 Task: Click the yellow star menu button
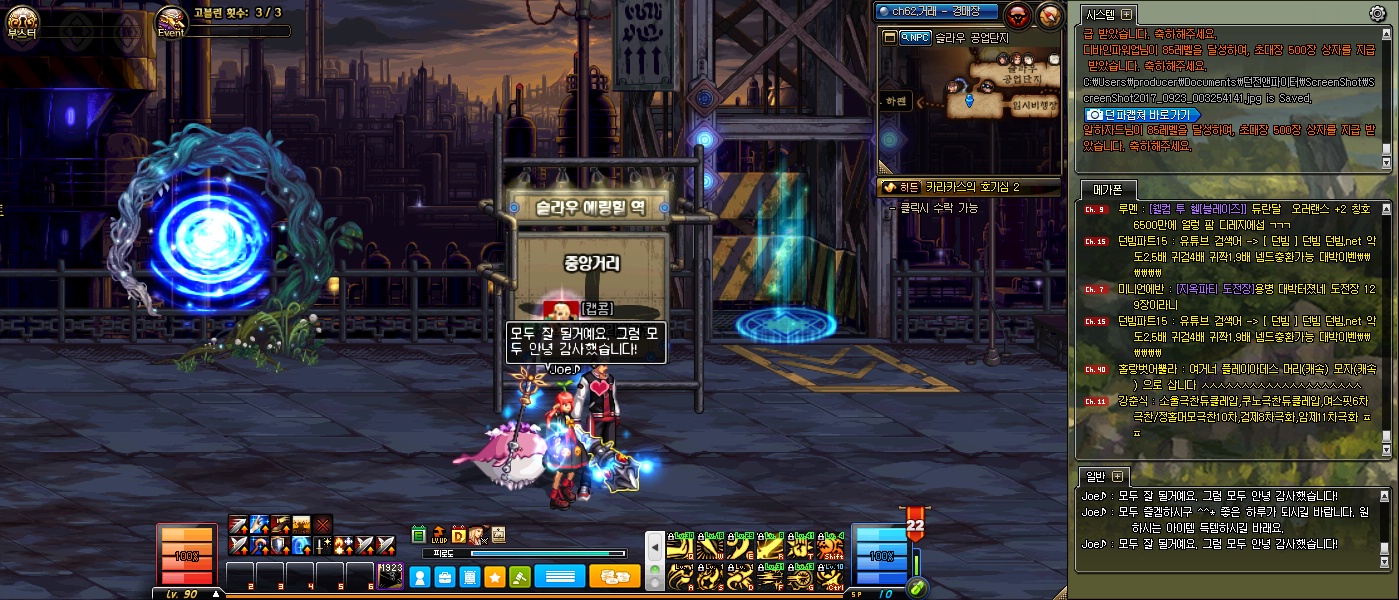(x=495, y=577)
